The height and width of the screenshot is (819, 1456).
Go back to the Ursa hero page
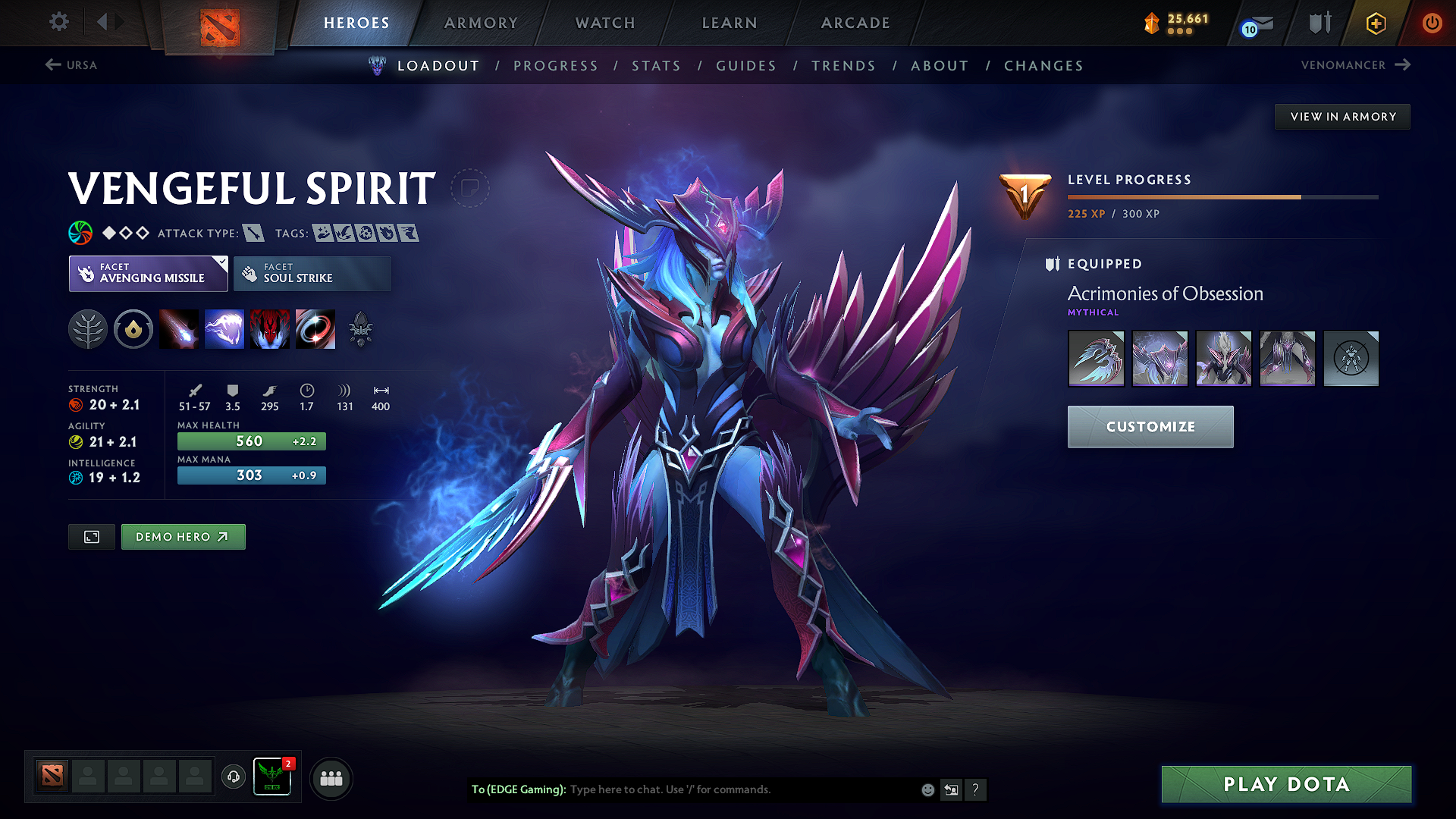point(72,65)
